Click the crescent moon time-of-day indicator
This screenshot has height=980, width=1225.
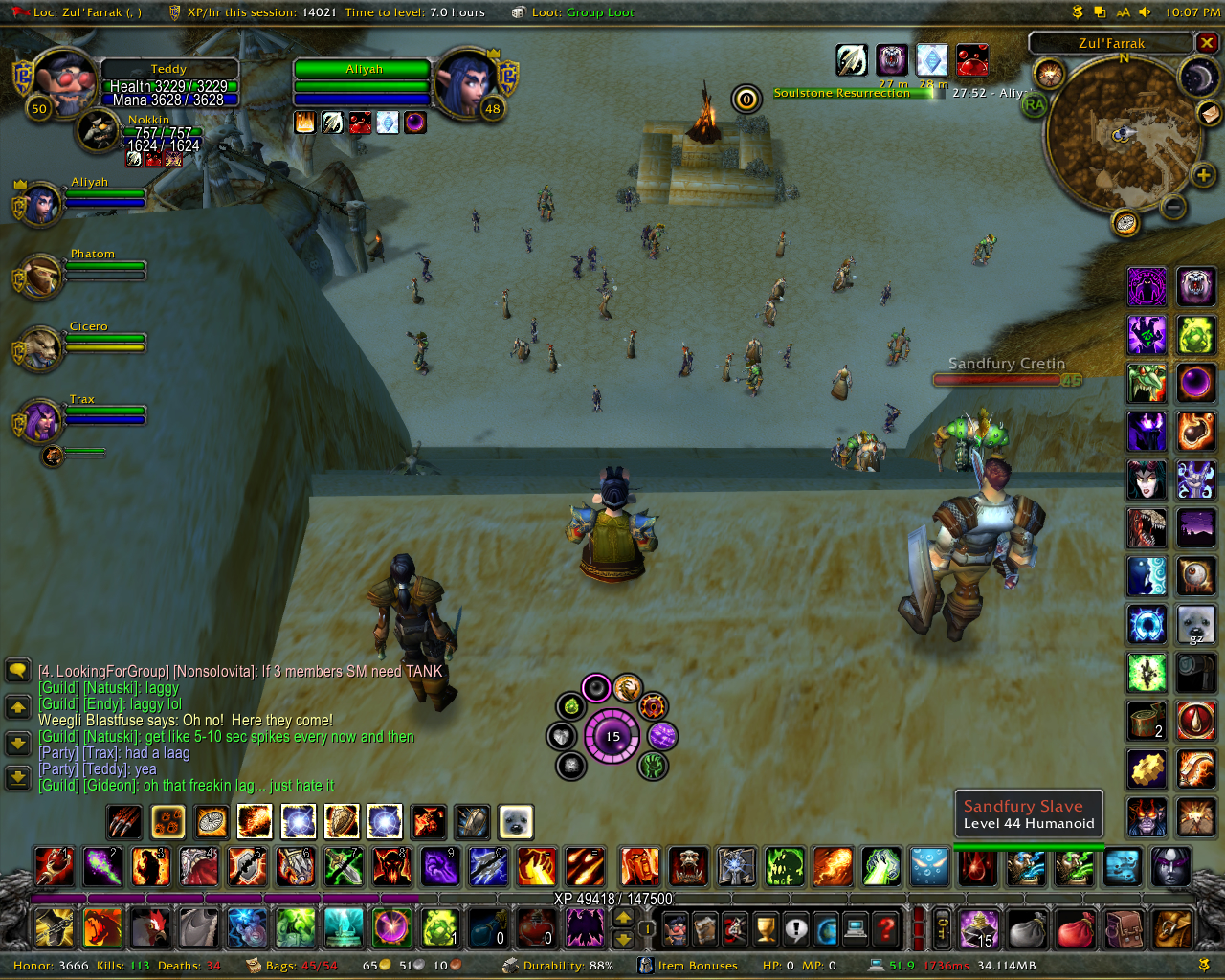click(x=1197, y=78)
